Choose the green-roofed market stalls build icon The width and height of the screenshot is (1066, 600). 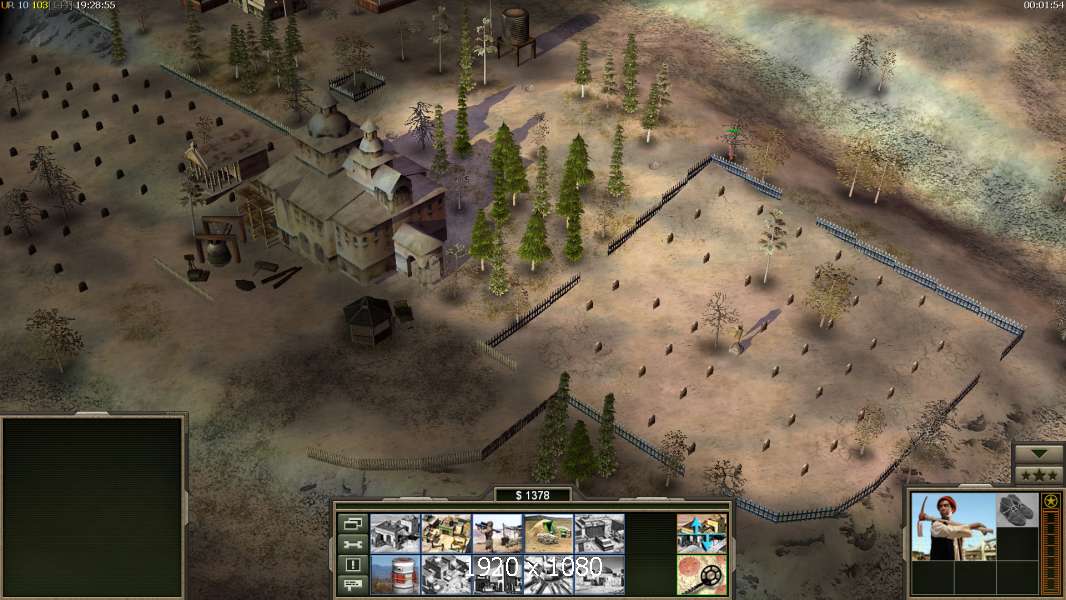446,533
